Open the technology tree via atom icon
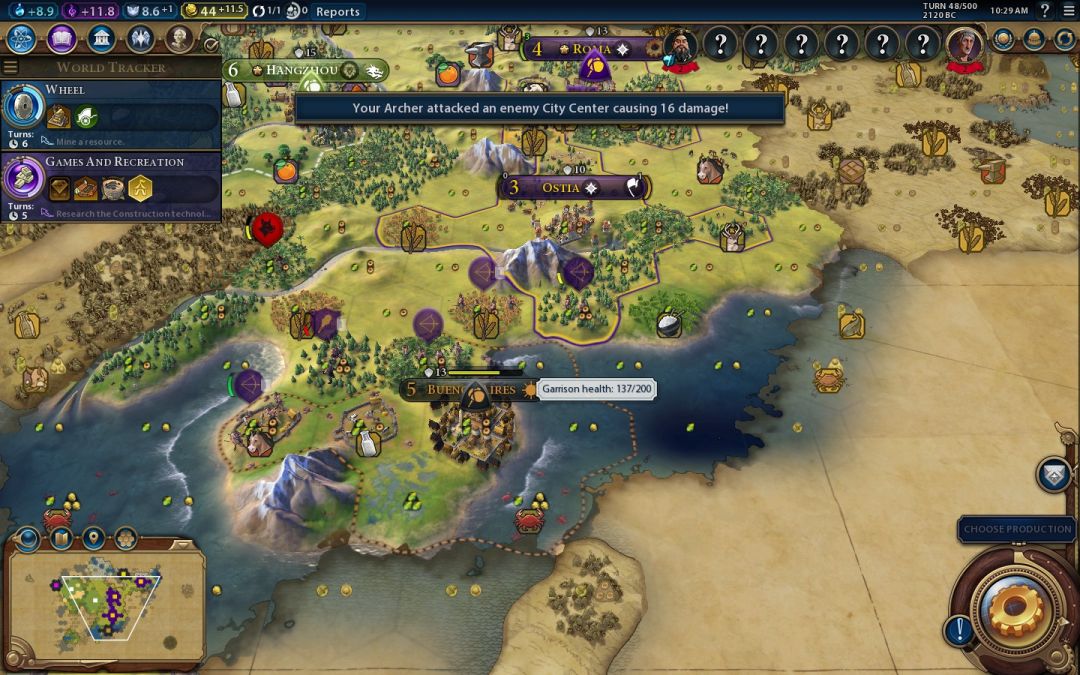The image size is (1080, 675). coord(22,39)
